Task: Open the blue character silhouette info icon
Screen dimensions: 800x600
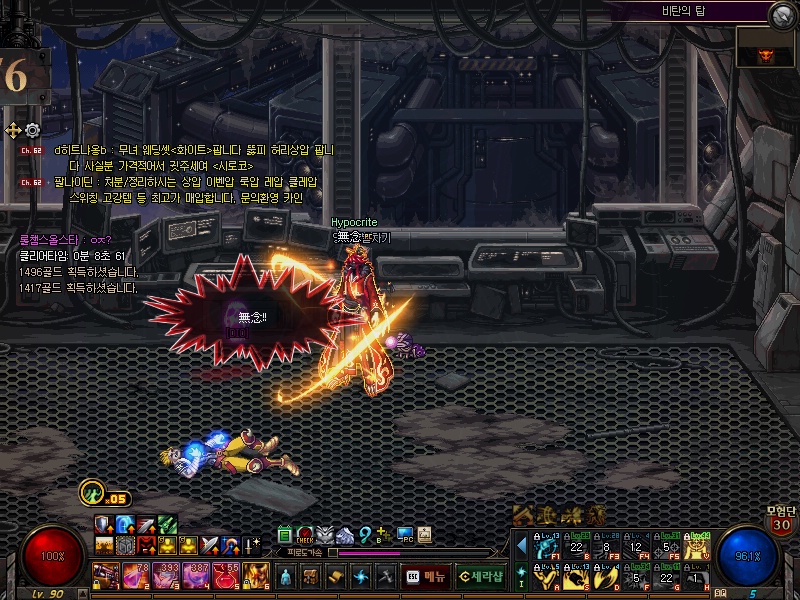Action: pyautogui.click(x=287, y=576)
